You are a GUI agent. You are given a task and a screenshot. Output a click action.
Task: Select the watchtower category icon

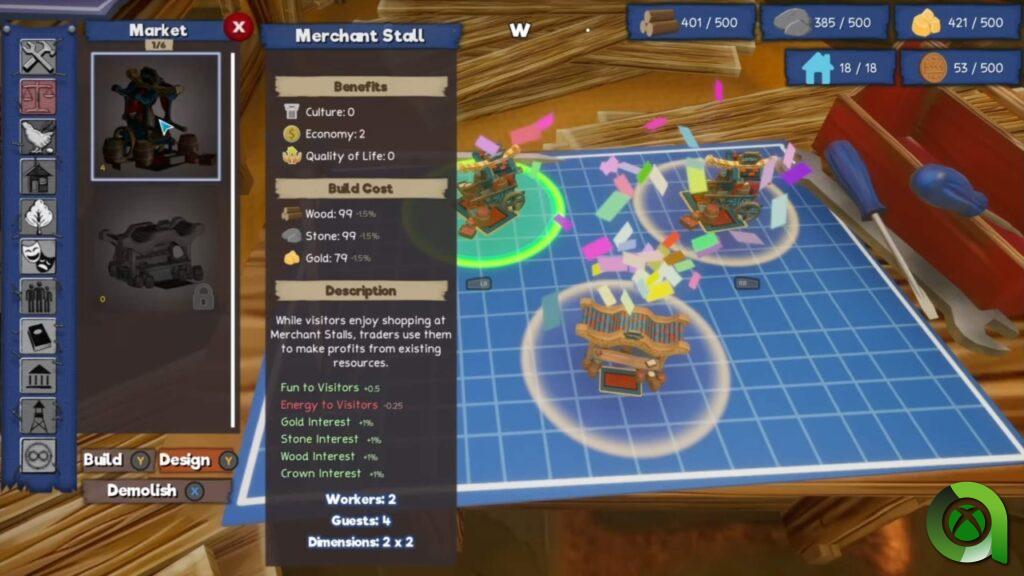pyautogui.click(x=38, y=416)
